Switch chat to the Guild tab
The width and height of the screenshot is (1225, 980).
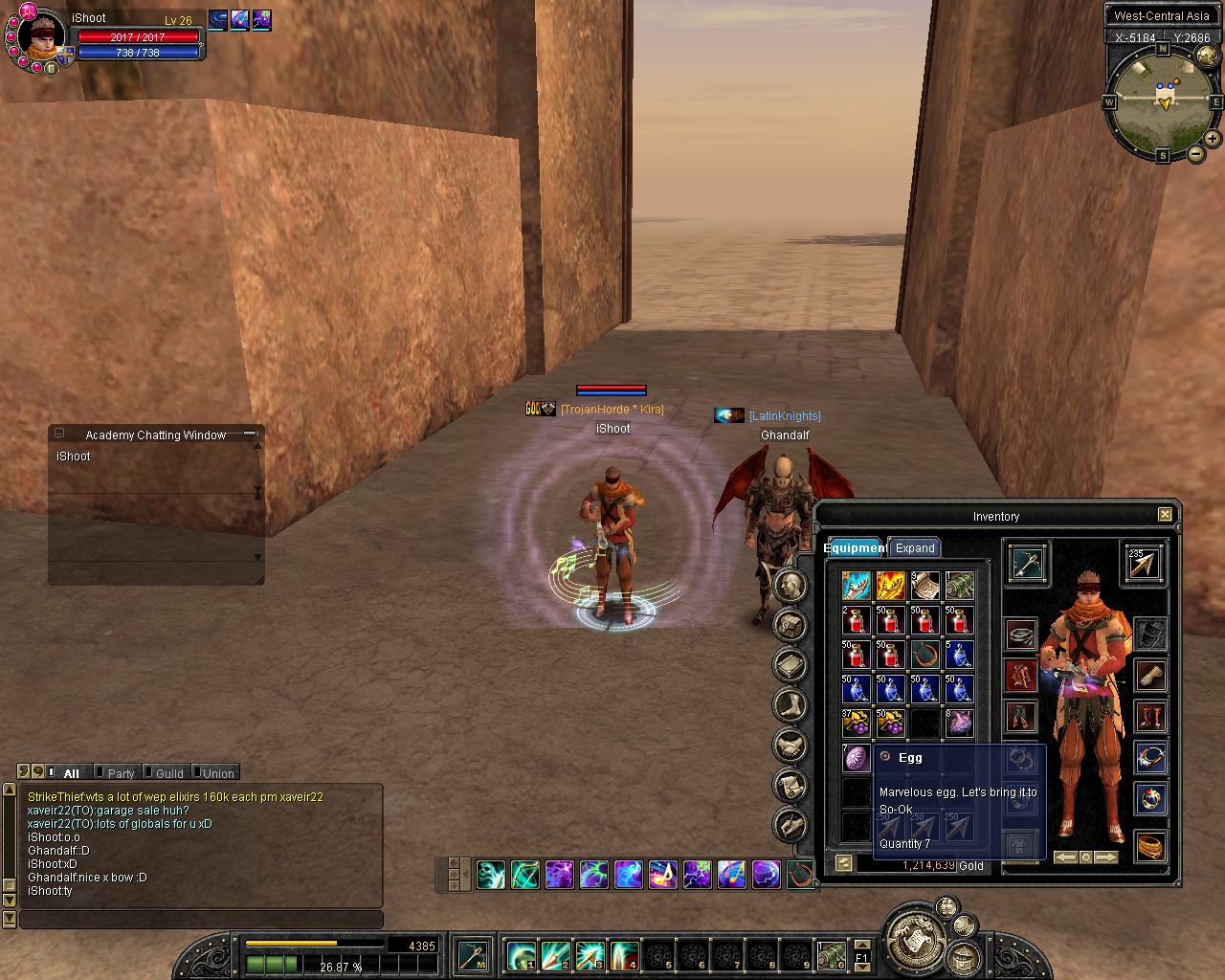click(168, 773)
